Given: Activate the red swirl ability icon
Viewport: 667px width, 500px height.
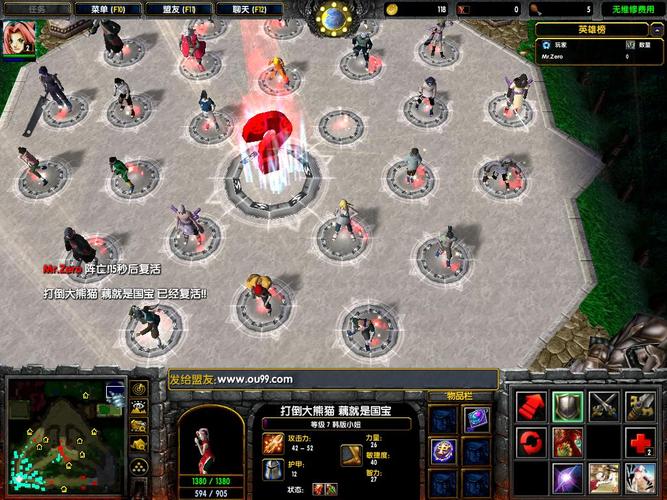Looking at the screenshot, I should pyautogui.click(x=530, y=441).
